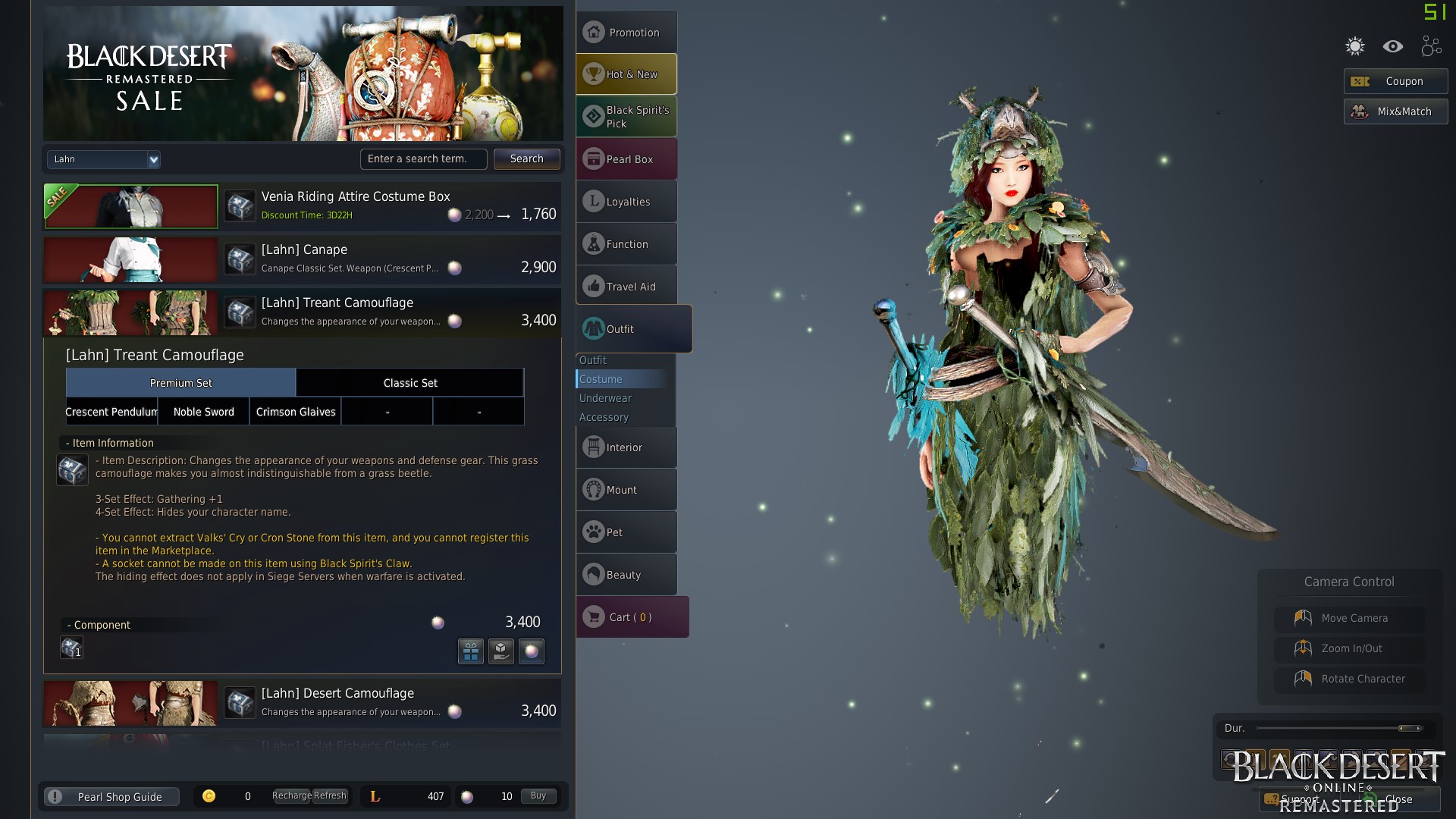Select the Hot & New category
The image size is (1456, 819).
(626, 74)
